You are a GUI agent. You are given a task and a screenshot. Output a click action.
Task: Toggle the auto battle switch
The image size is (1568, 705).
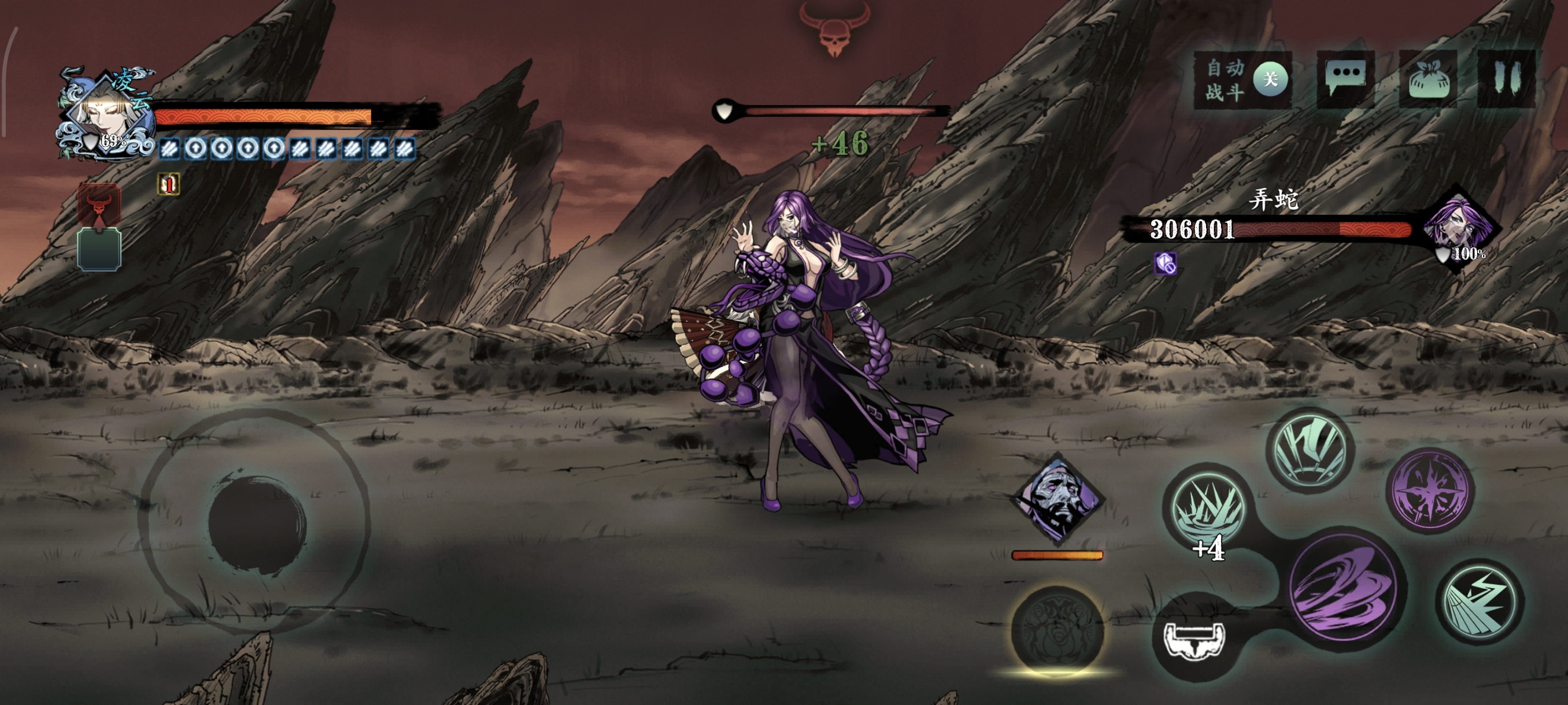(x=1269, y=80)
